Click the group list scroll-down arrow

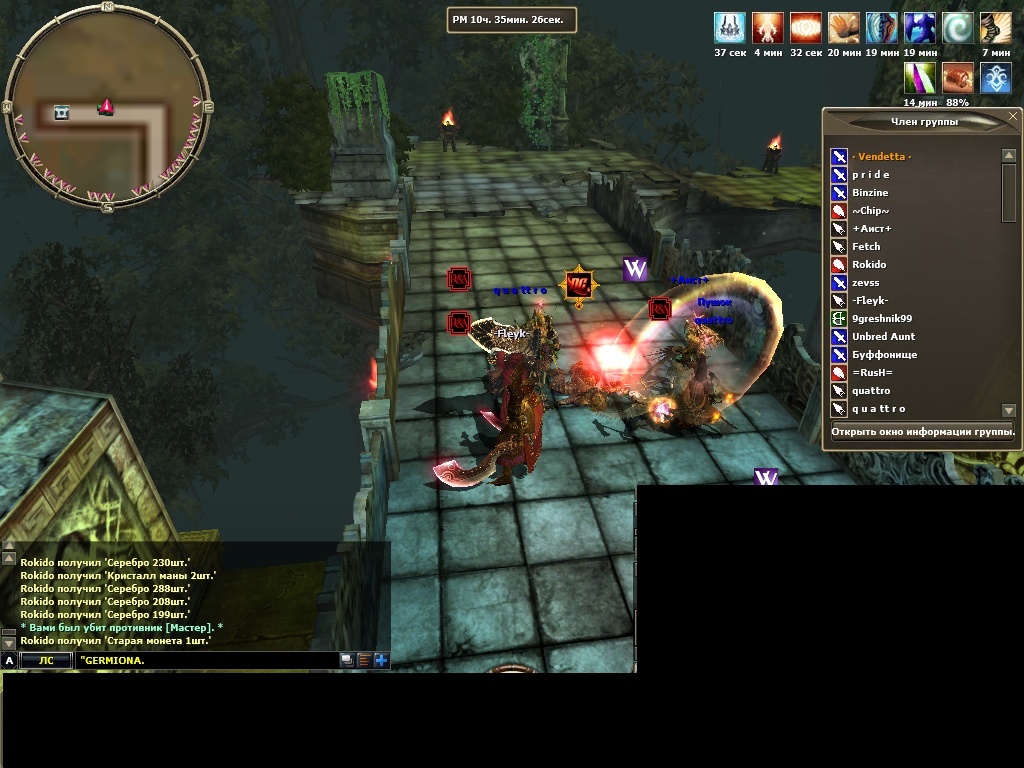[x=1008, y=410]
